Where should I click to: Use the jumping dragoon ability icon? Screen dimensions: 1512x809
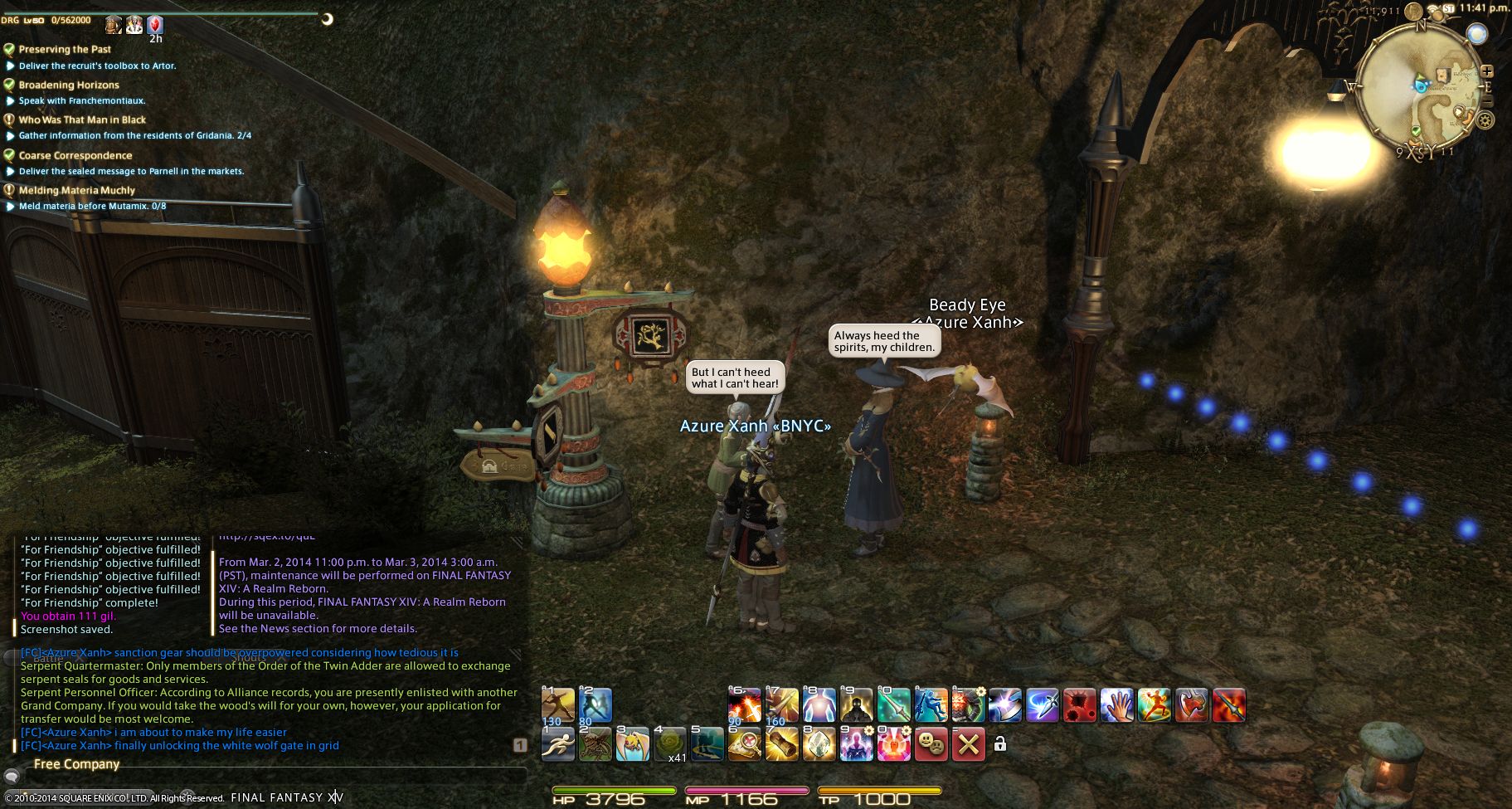[931, 706]
